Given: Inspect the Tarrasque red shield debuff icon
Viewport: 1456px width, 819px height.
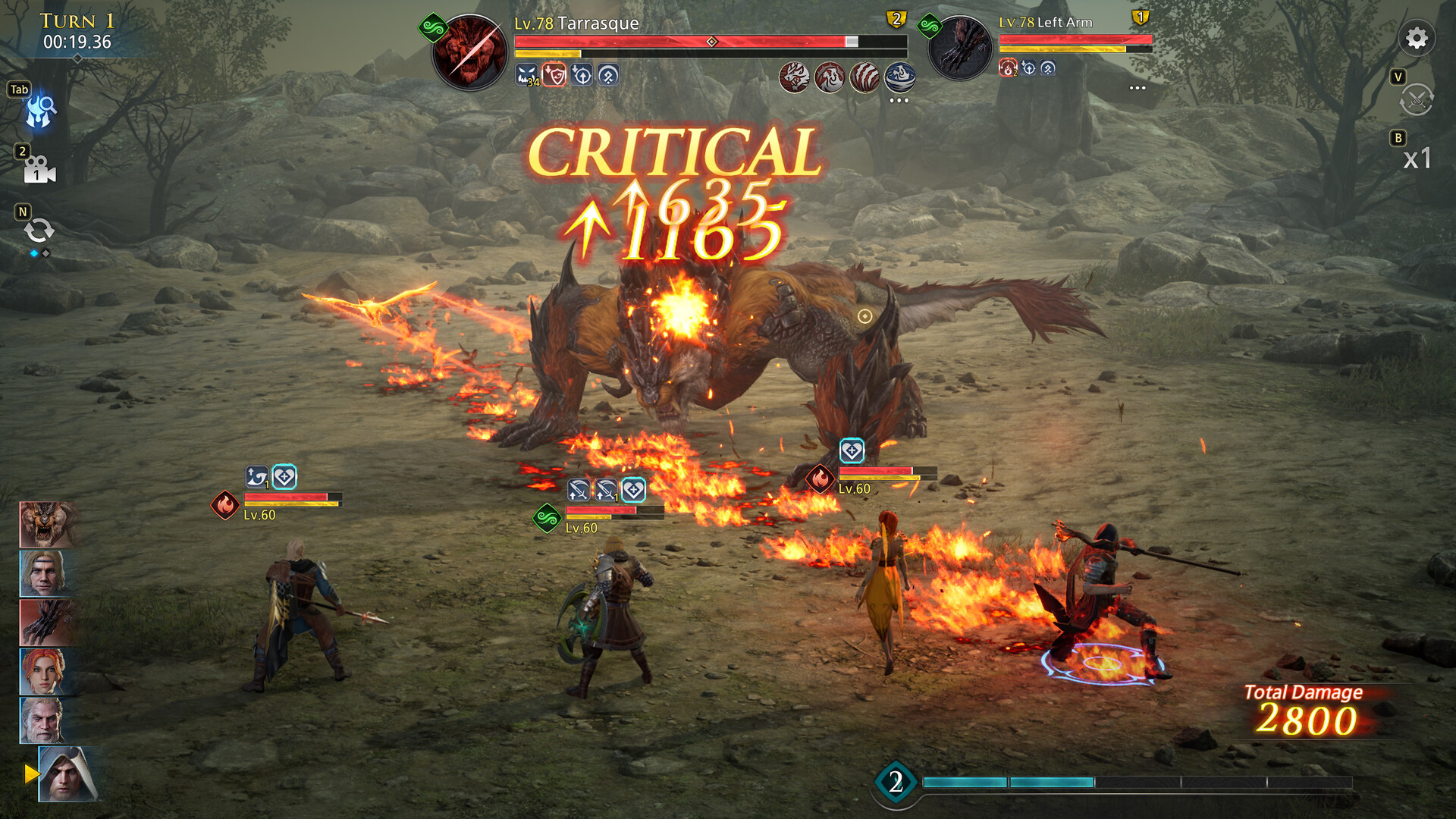Looking at the screenshot, I should click(554, 75).
